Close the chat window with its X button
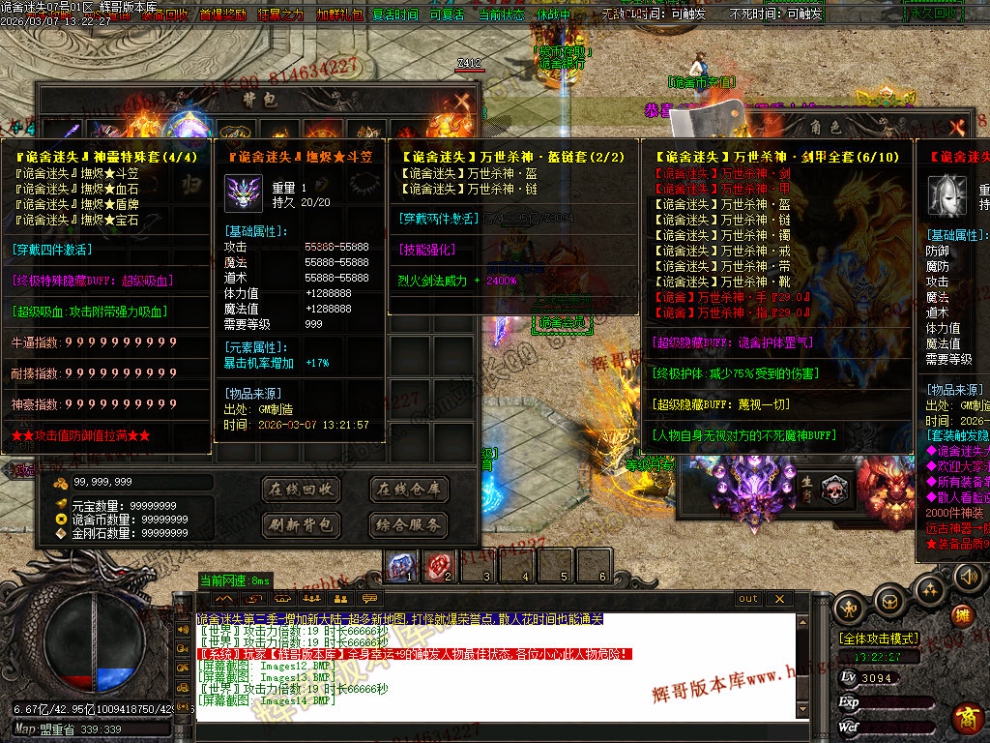Screen dimensions: 990x743 coord(780,599)
